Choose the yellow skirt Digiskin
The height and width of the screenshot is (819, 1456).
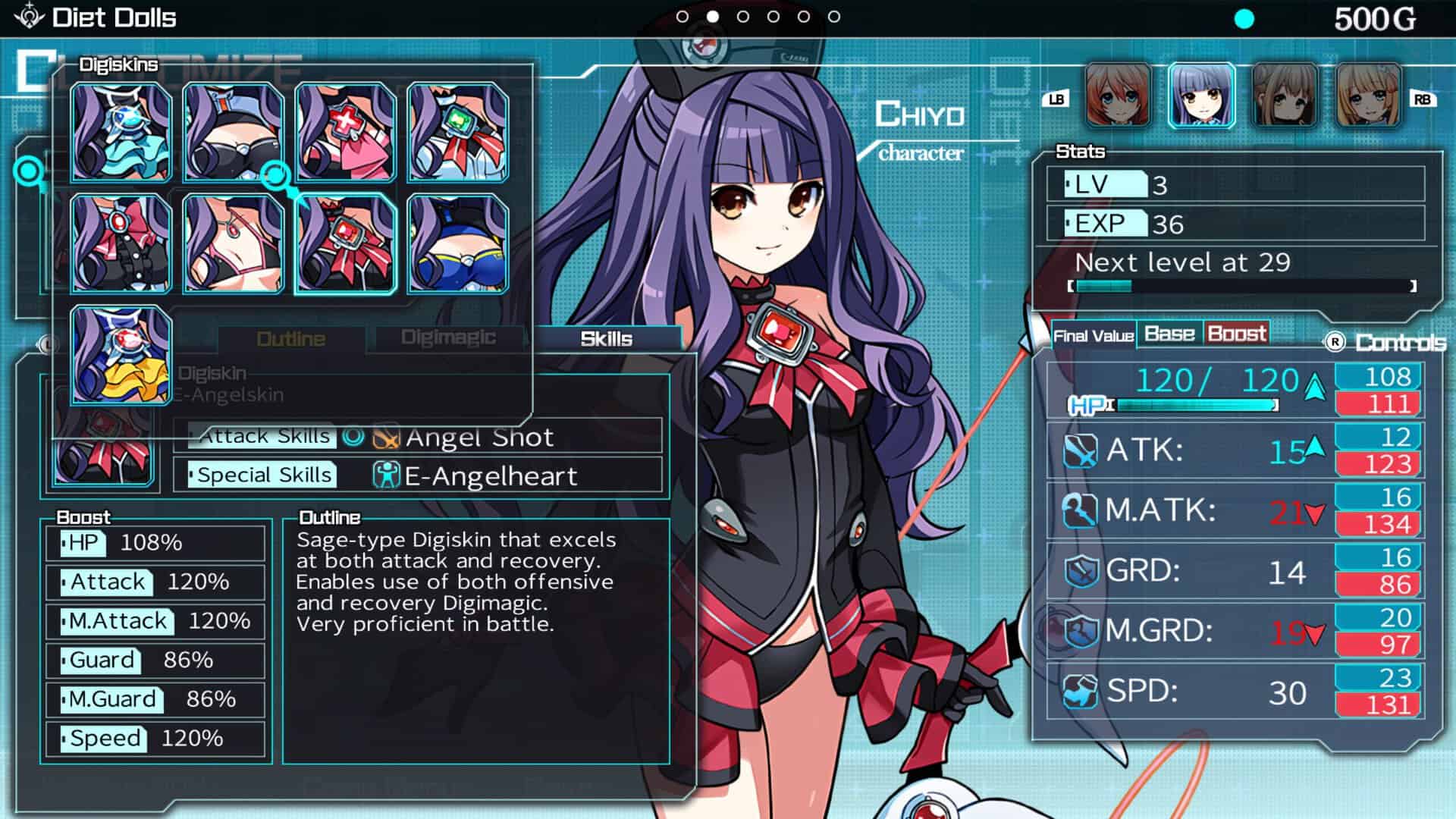coord(121,355)
